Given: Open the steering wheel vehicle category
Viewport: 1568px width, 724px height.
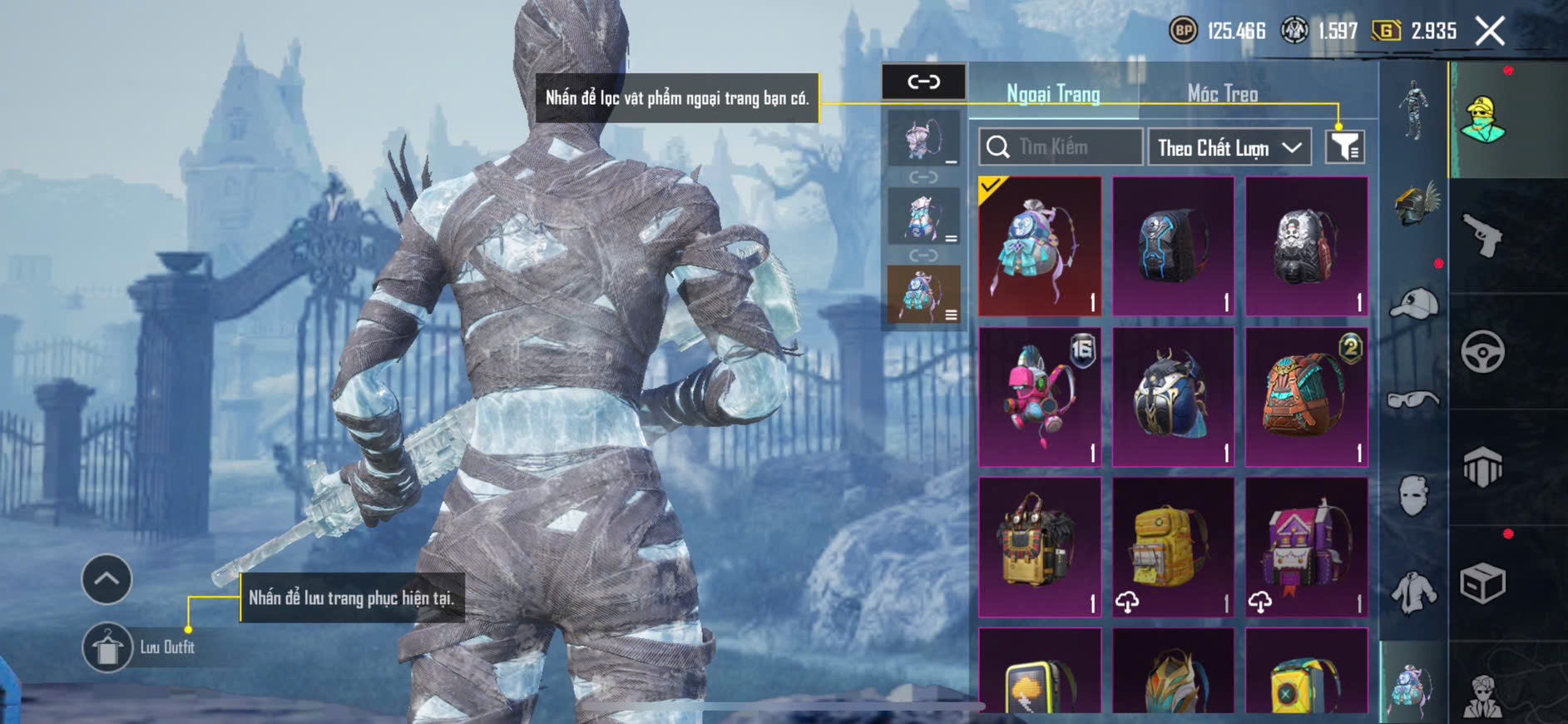Looking at the screenshot, I should pyautogui.click(x=1482, y=351).
